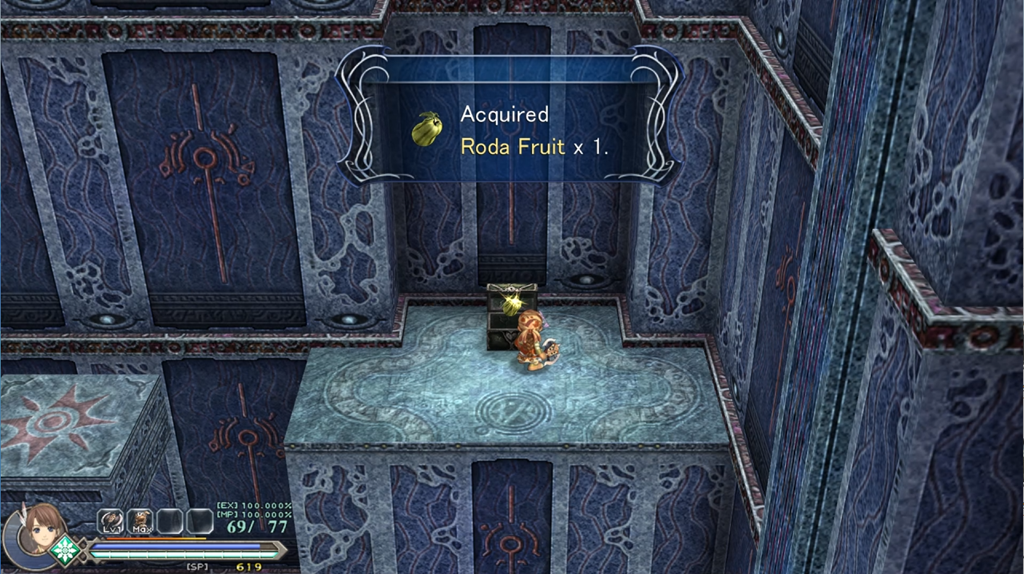Click the green snowflake diamond emblem

[66, 551]
